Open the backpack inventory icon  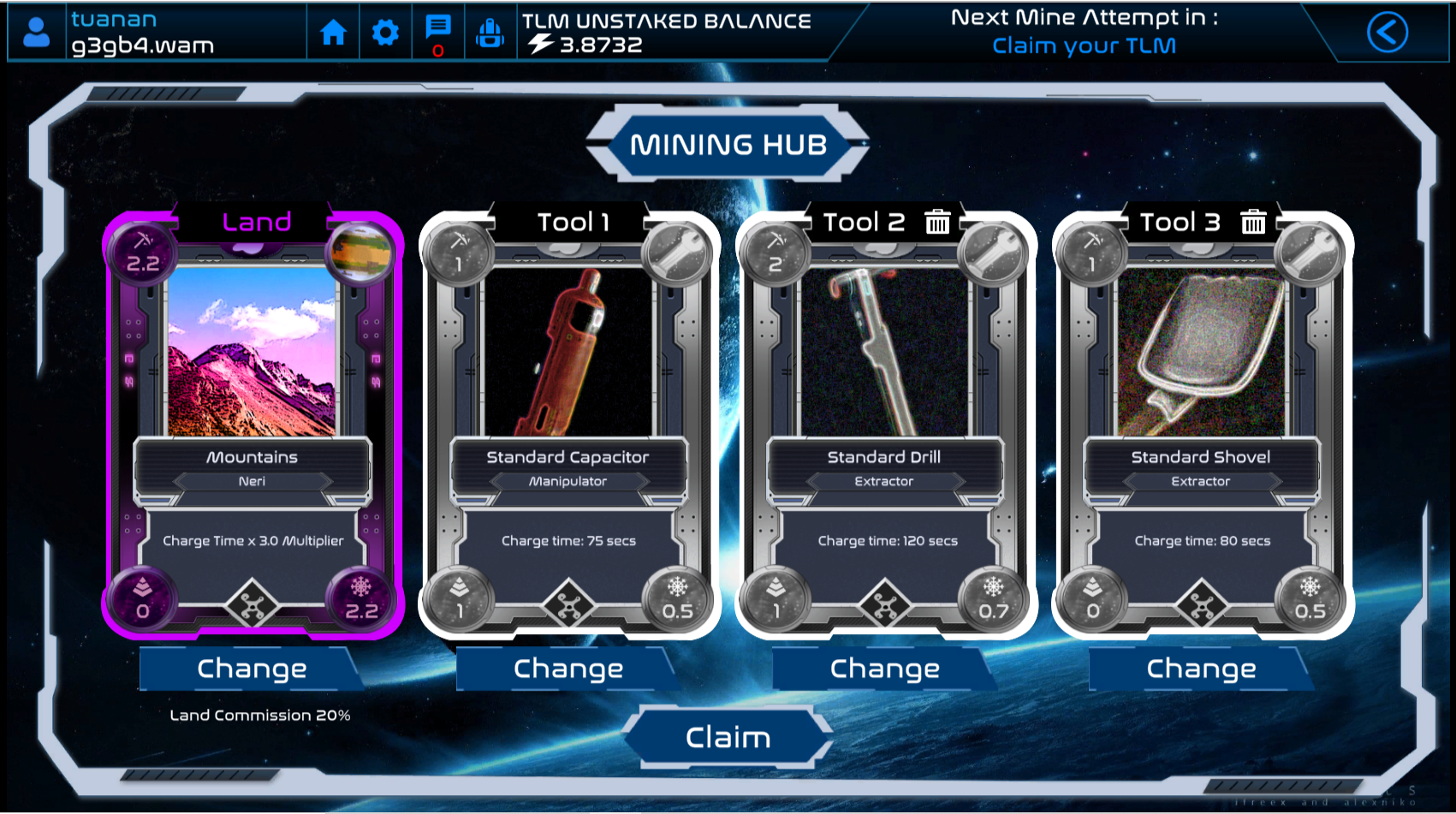(490, 33)
